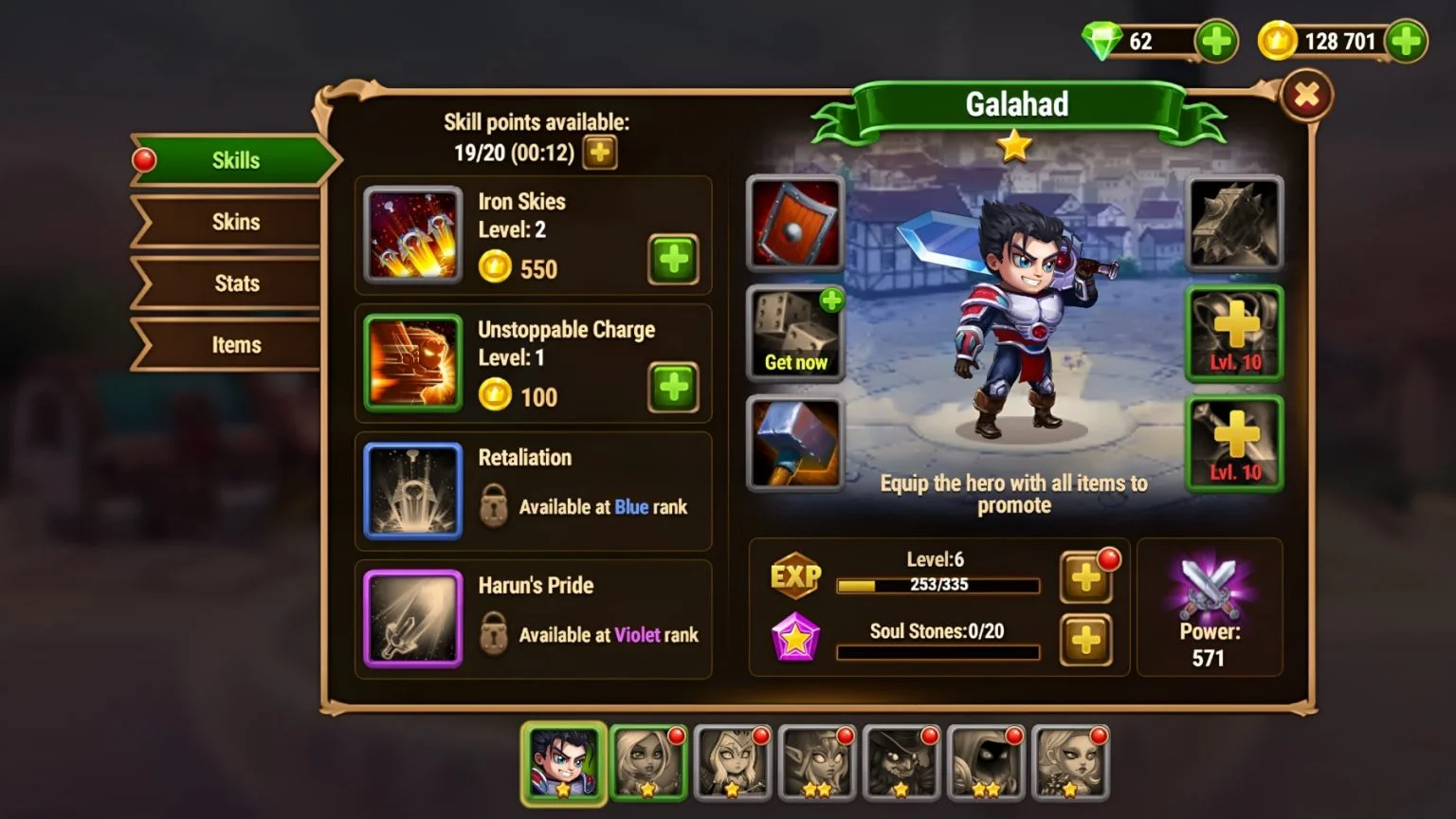Screen dimensions: 1456x819
Task: Select the second hero portrait thumbnail
Action: point(648,761)
